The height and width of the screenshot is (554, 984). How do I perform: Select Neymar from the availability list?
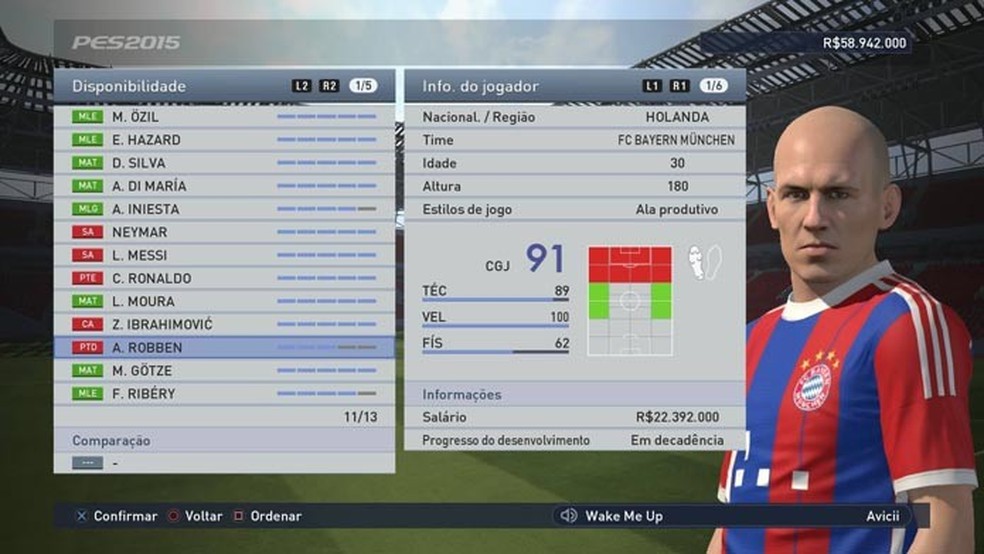(224, 232)
